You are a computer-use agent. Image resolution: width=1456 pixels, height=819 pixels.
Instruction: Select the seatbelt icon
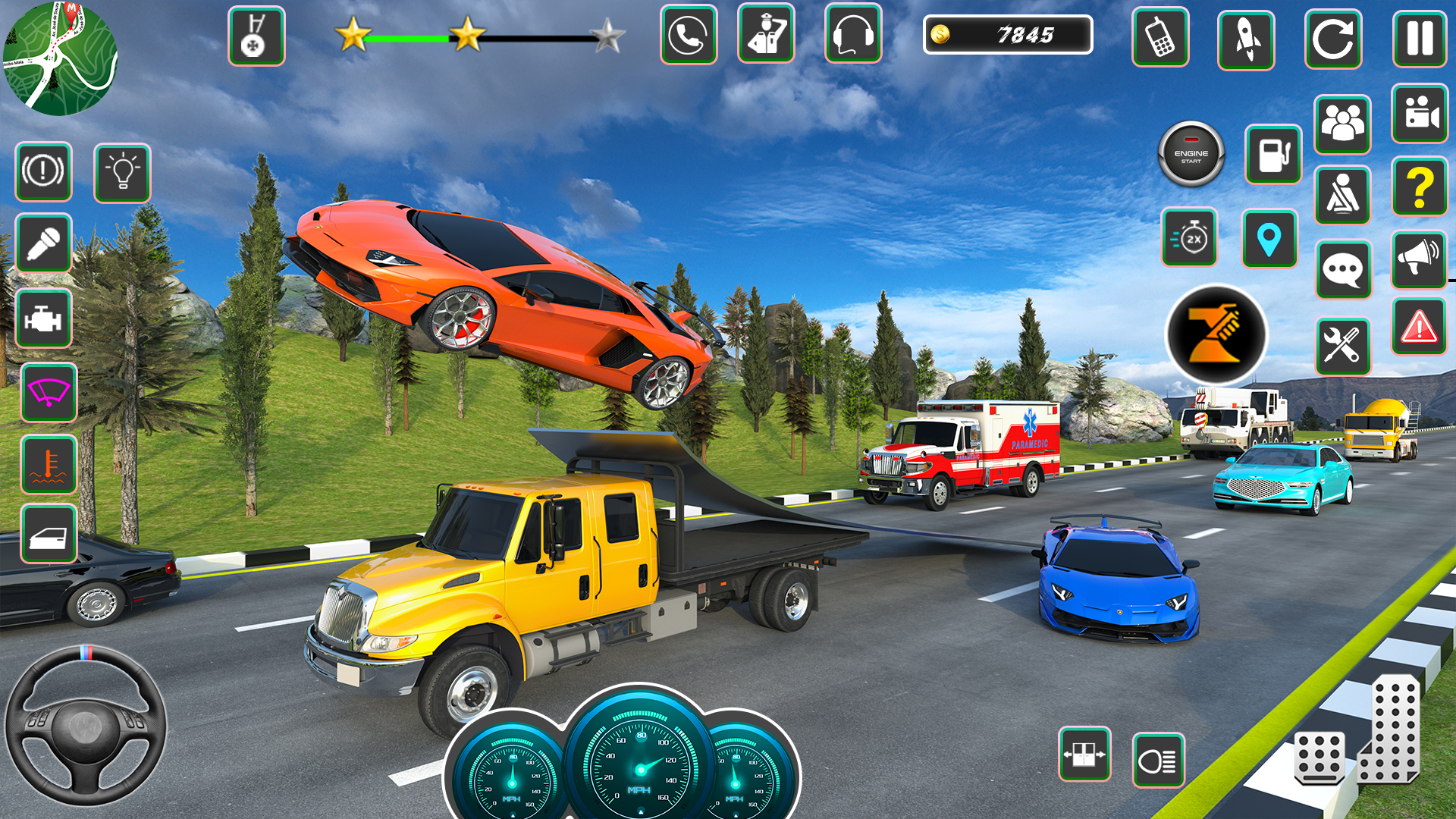tap(1343, 195)
